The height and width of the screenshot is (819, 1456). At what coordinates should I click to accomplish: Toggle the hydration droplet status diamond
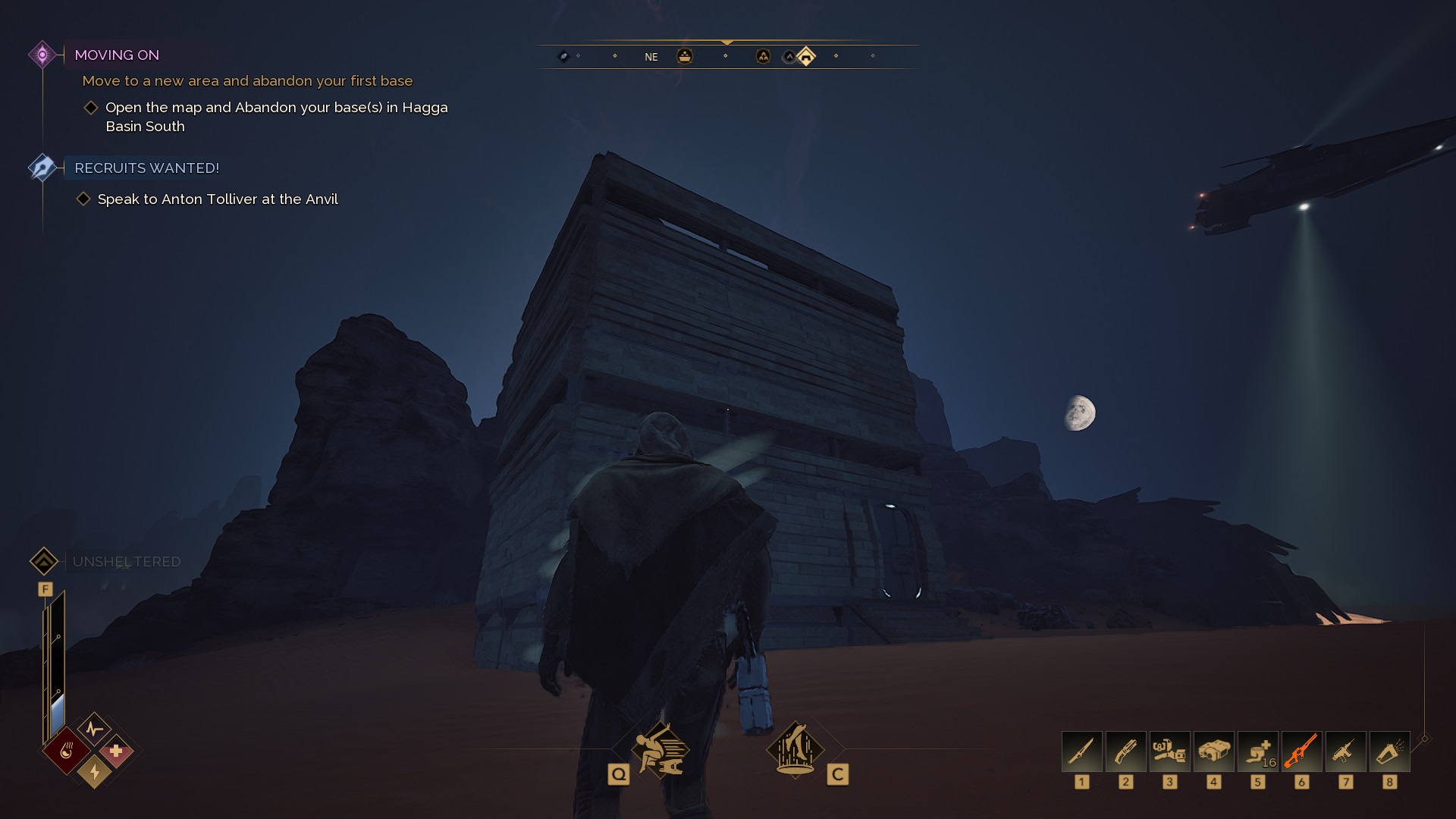[x=67, y=751]
